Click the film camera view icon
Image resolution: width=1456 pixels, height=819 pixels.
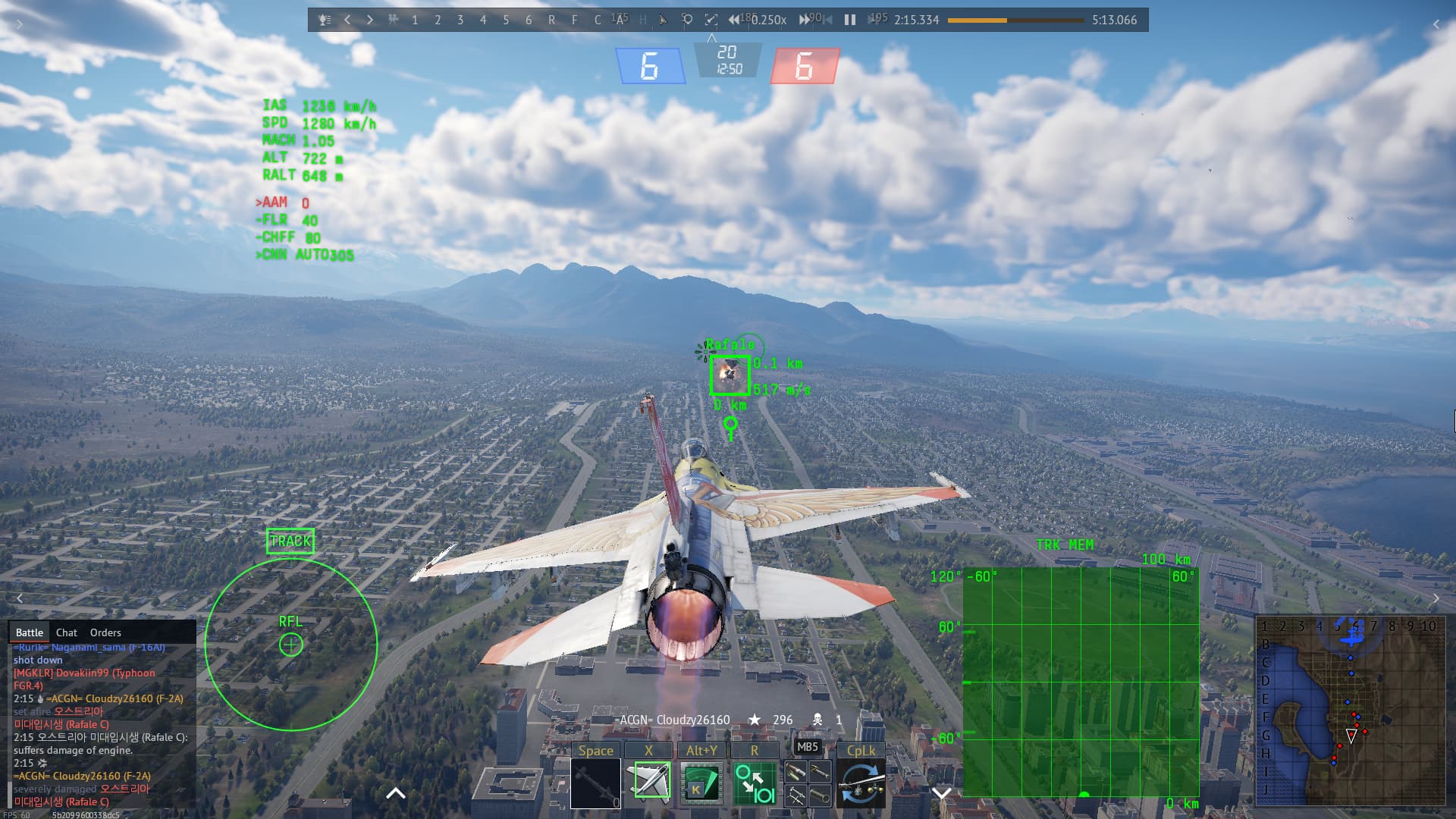pyautogui.click(x=393, y=20)
